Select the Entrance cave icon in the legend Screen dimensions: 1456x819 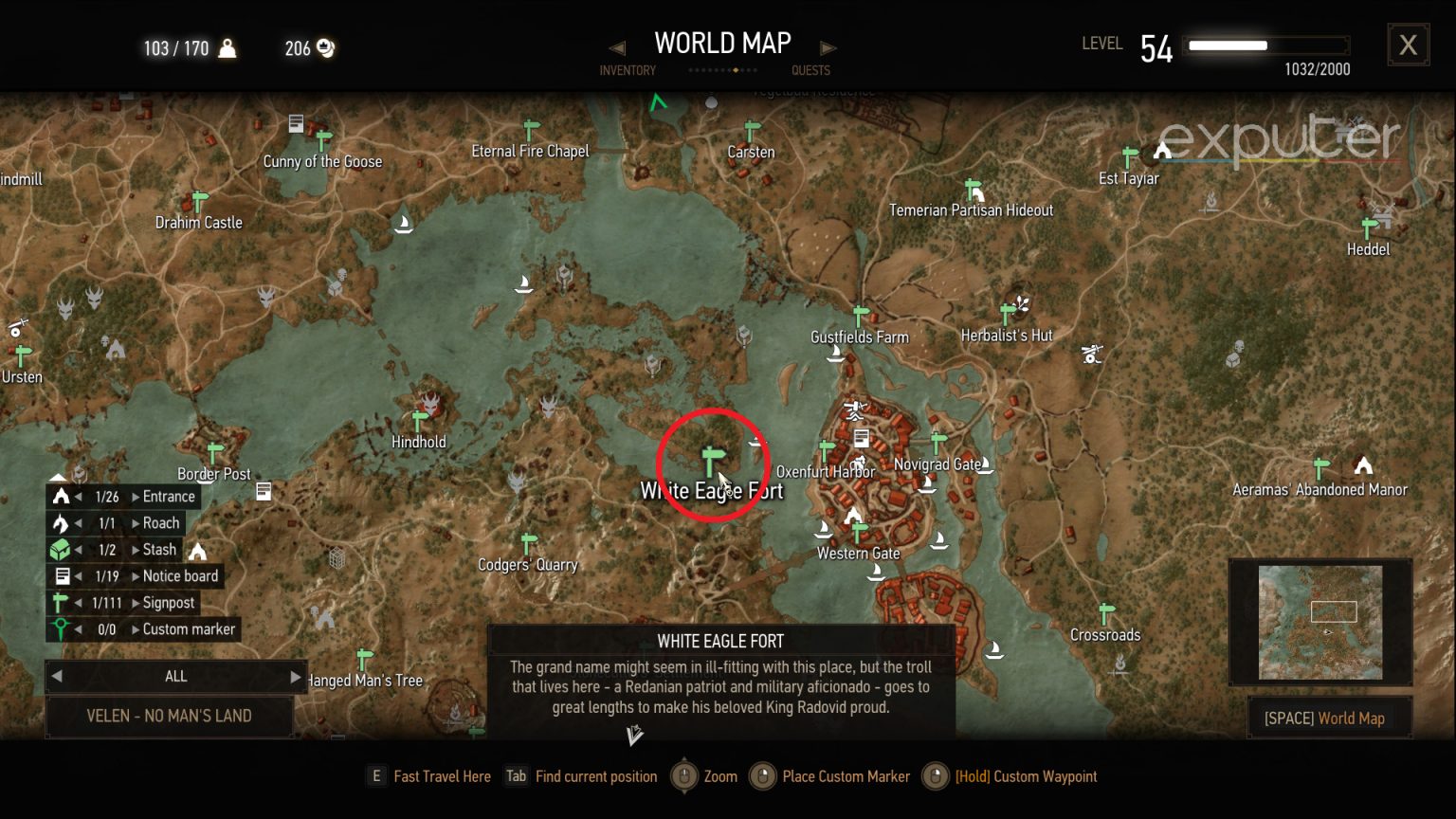pos(61,496)
